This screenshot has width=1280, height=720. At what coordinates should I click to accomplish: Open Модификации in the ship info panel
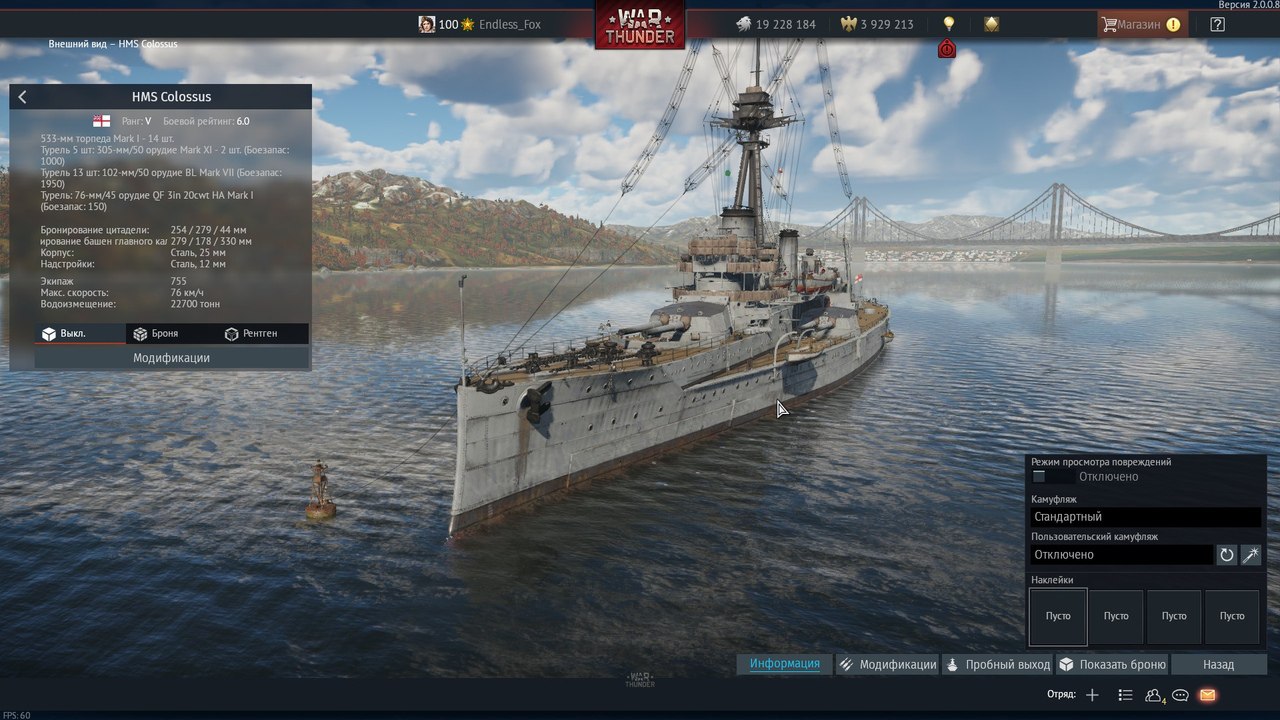[171, 358]
